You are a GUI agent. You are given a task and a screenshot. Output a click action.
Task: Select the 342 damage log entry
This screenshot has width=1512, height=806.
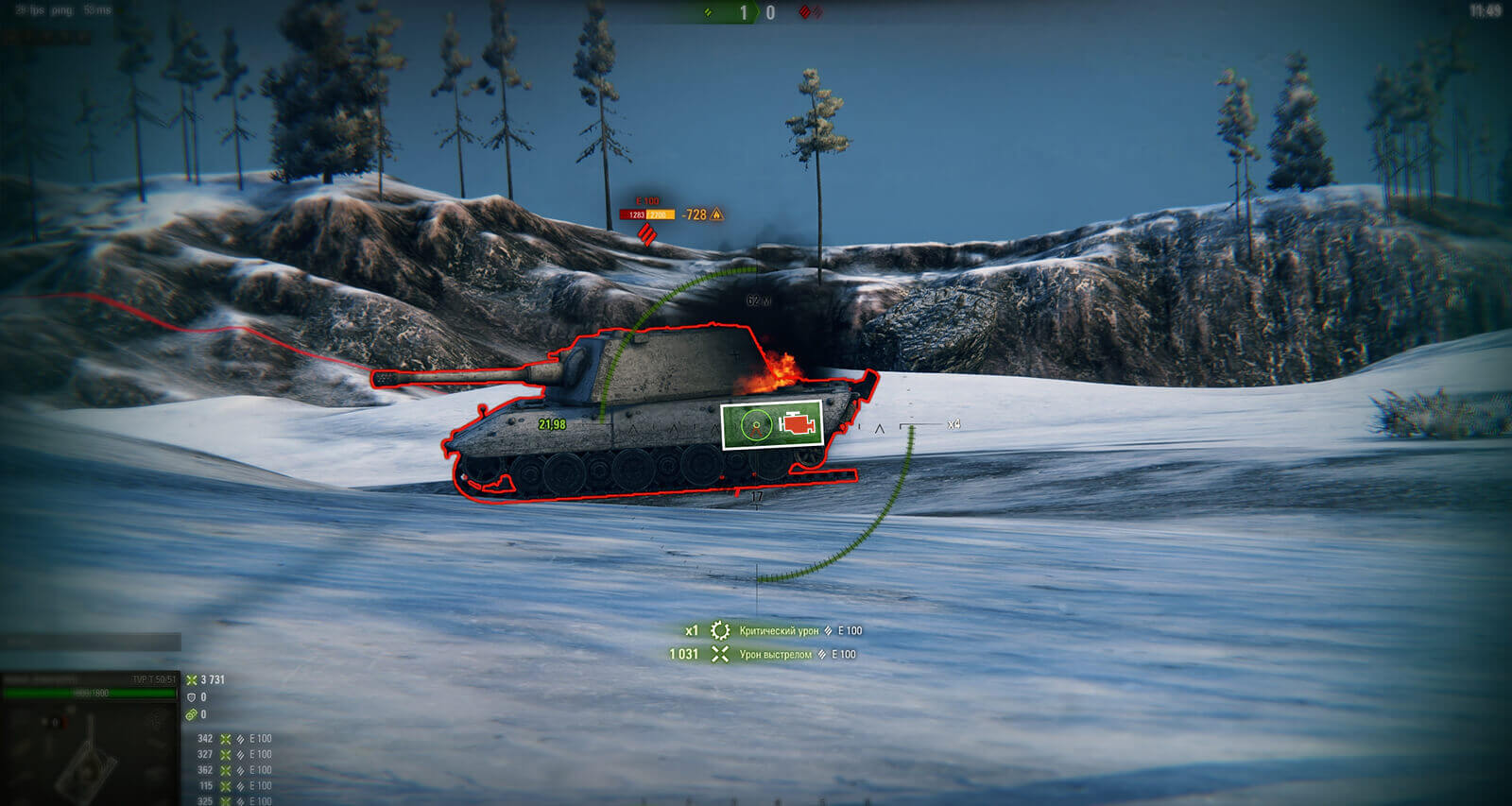[233, 739]
